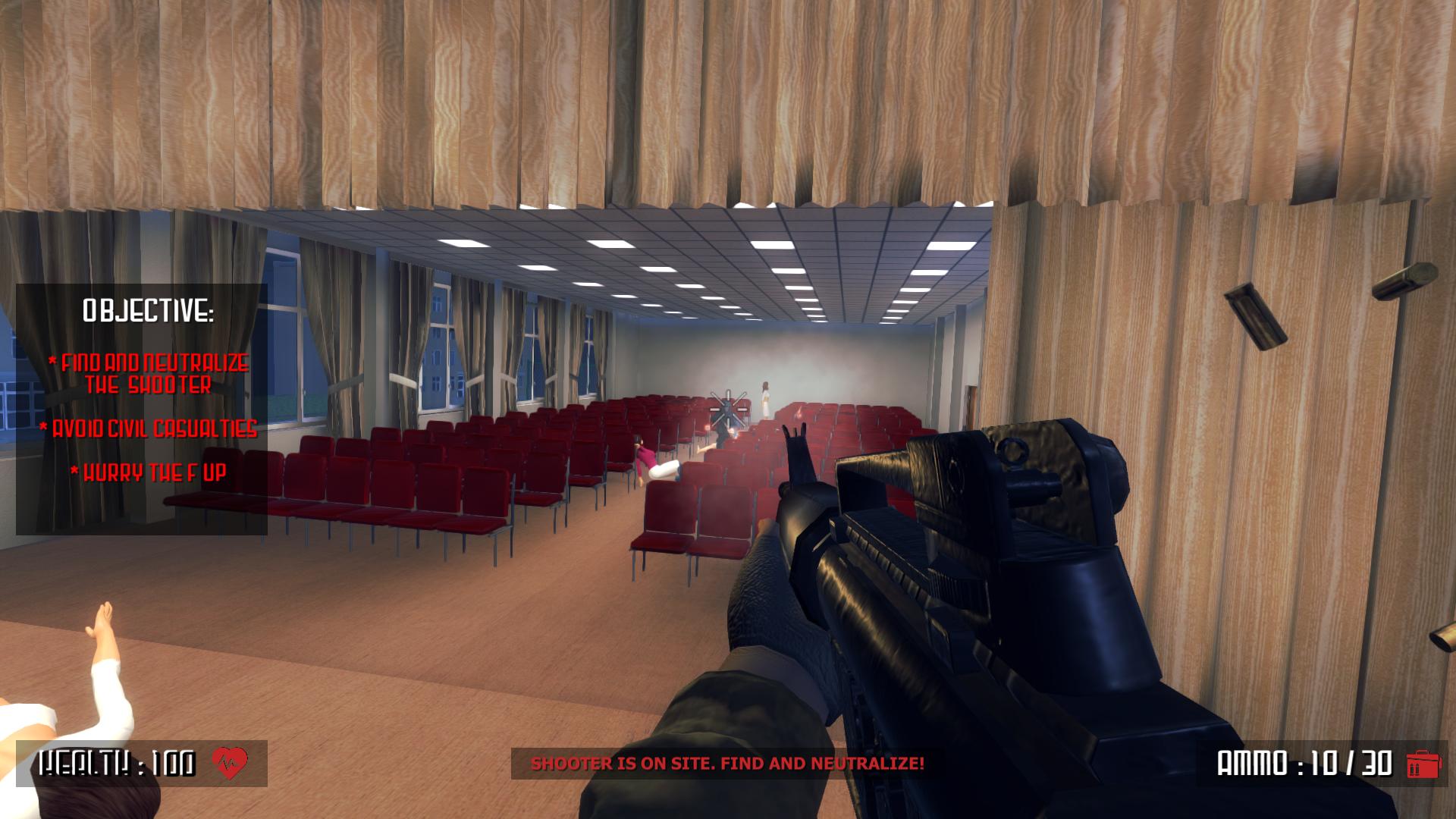1456x819 pixels.
Task: Select the muzzle flash effect near the chairs
Action: click(x=733, y=432)
